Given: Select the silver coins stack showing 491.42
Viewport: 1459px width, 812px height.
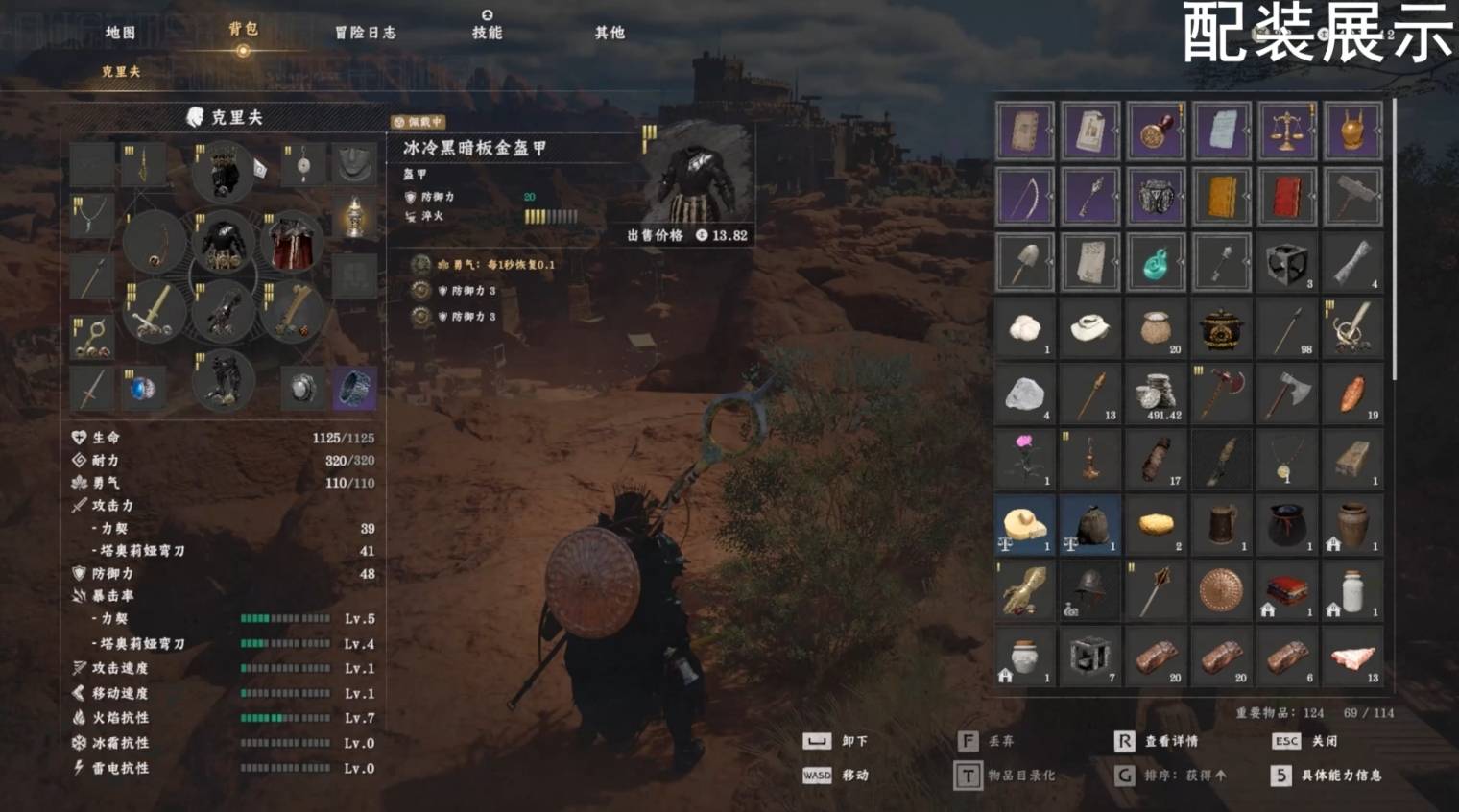Looking at the screenshot, I should pos(1156,394).
